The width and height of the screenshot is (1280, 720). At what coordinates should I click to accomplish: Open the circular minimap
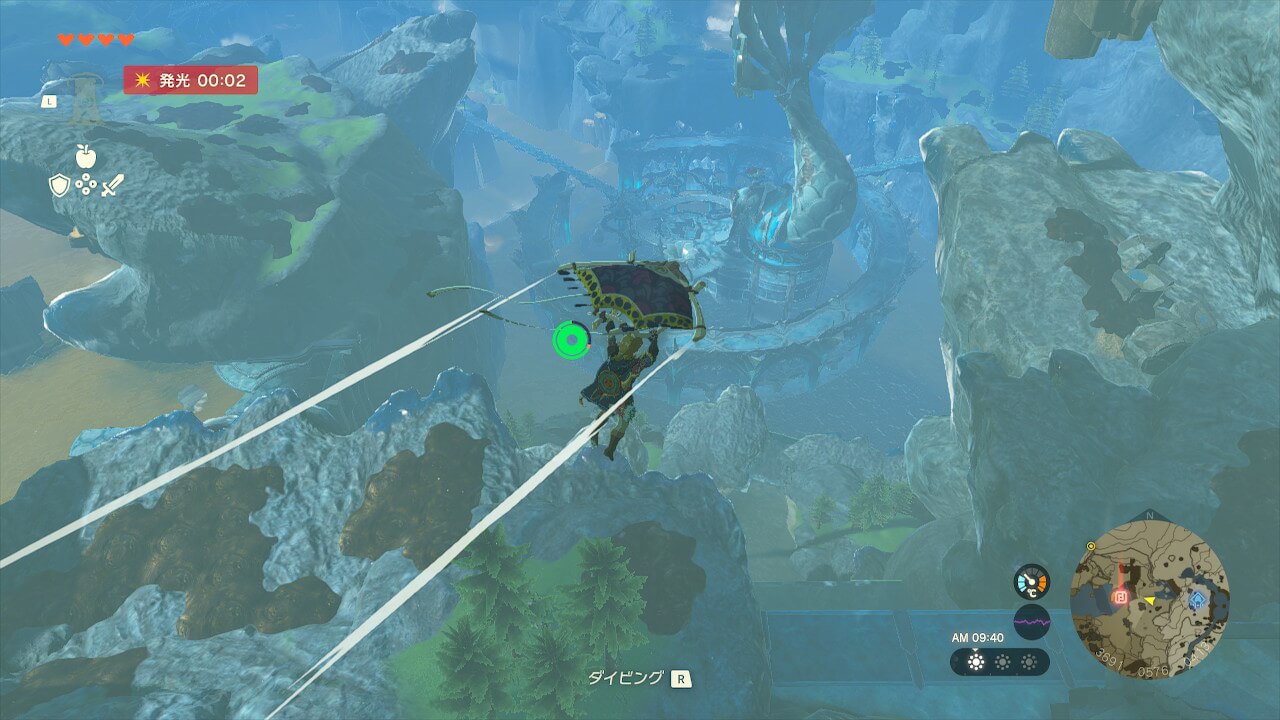point(1149,598)
